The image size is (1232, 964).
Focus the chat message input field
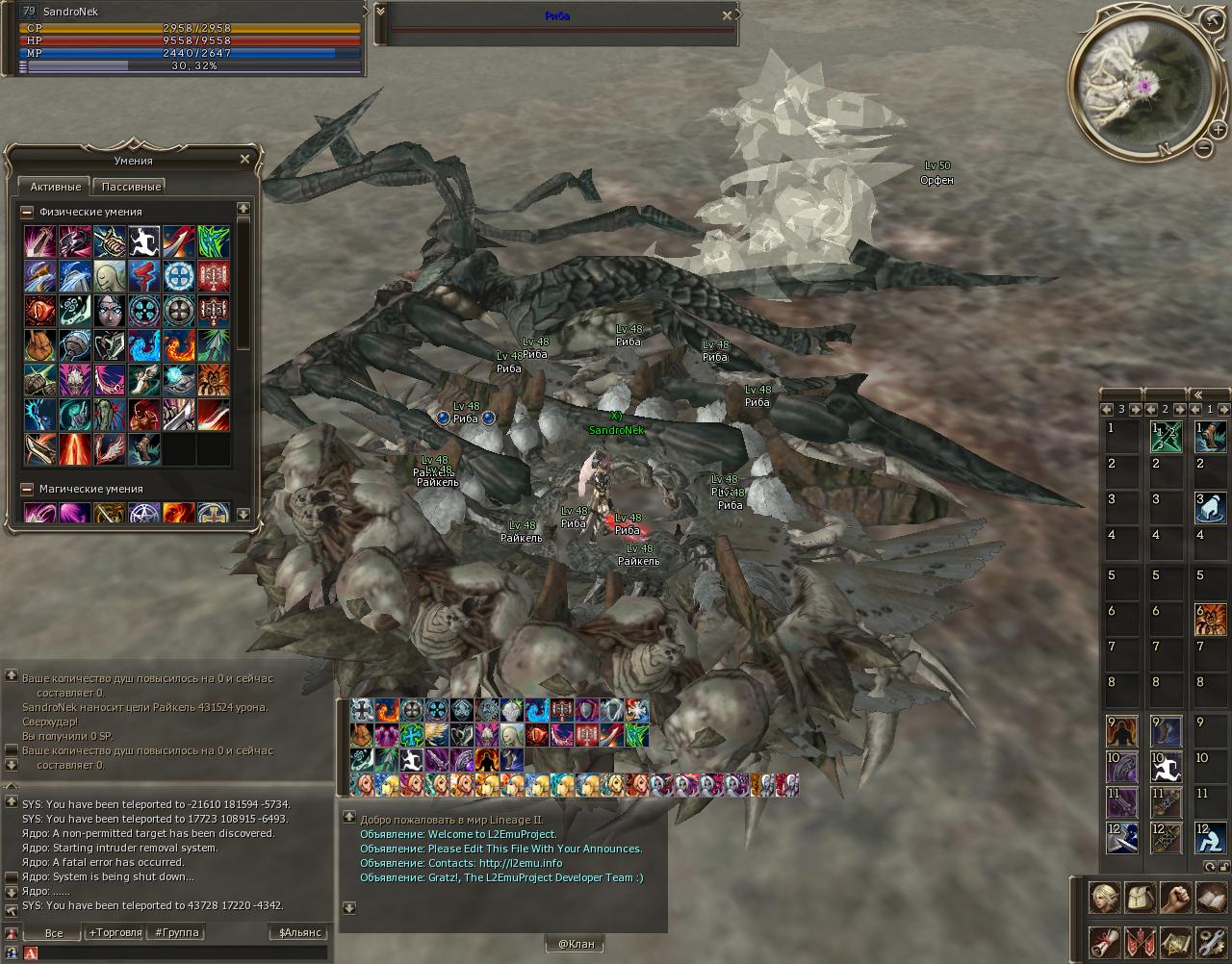click(183, 953)
